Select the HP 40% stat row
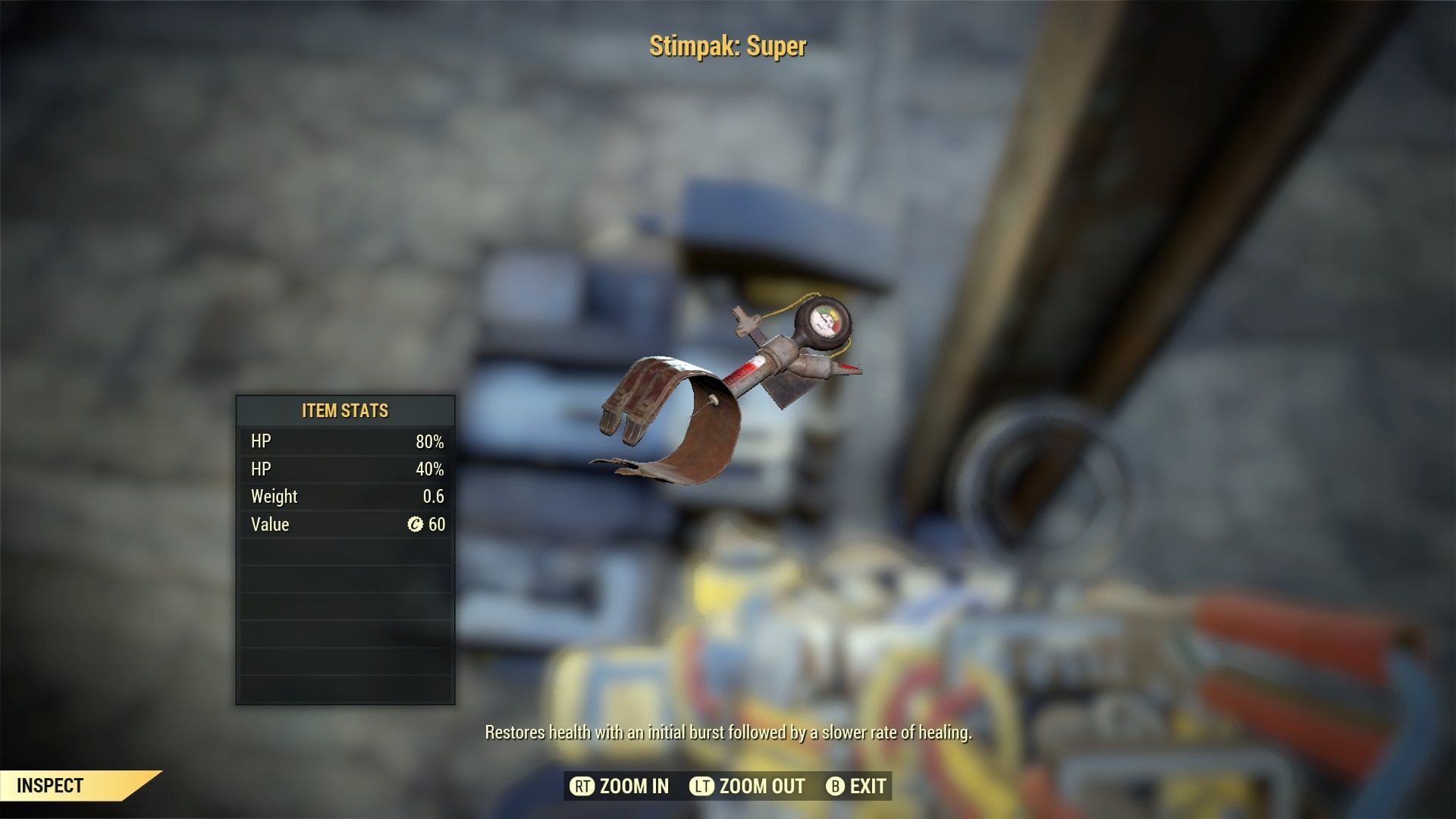 345,469
